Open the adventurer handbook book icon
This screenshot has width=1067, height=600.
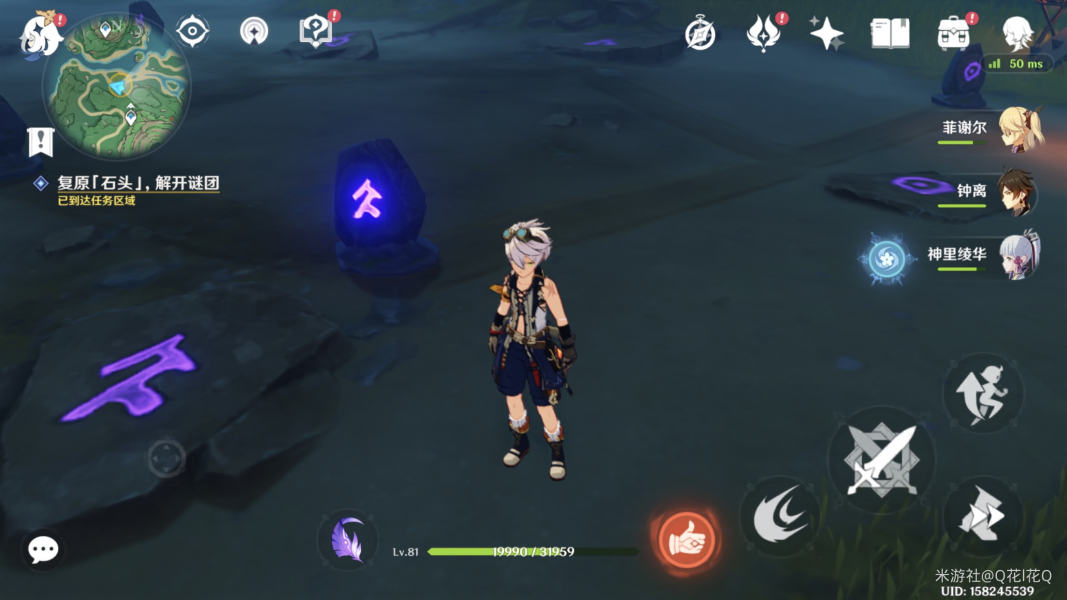(889, 33)
